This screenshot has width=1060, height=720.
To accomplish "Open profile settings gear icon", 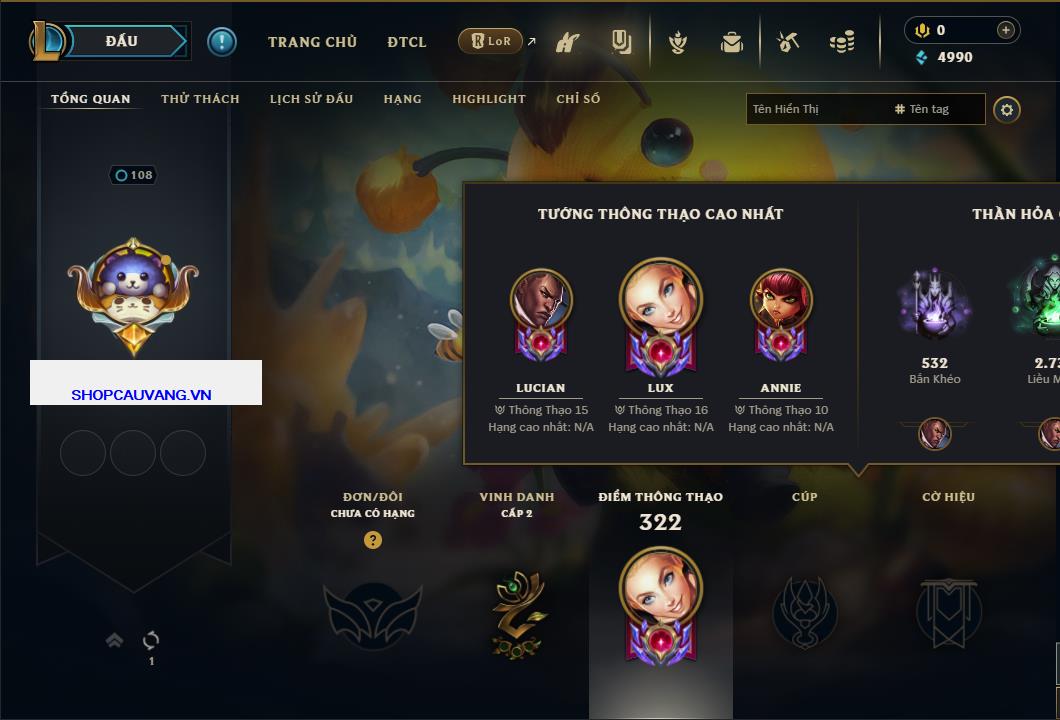I will pos(1007,109).
